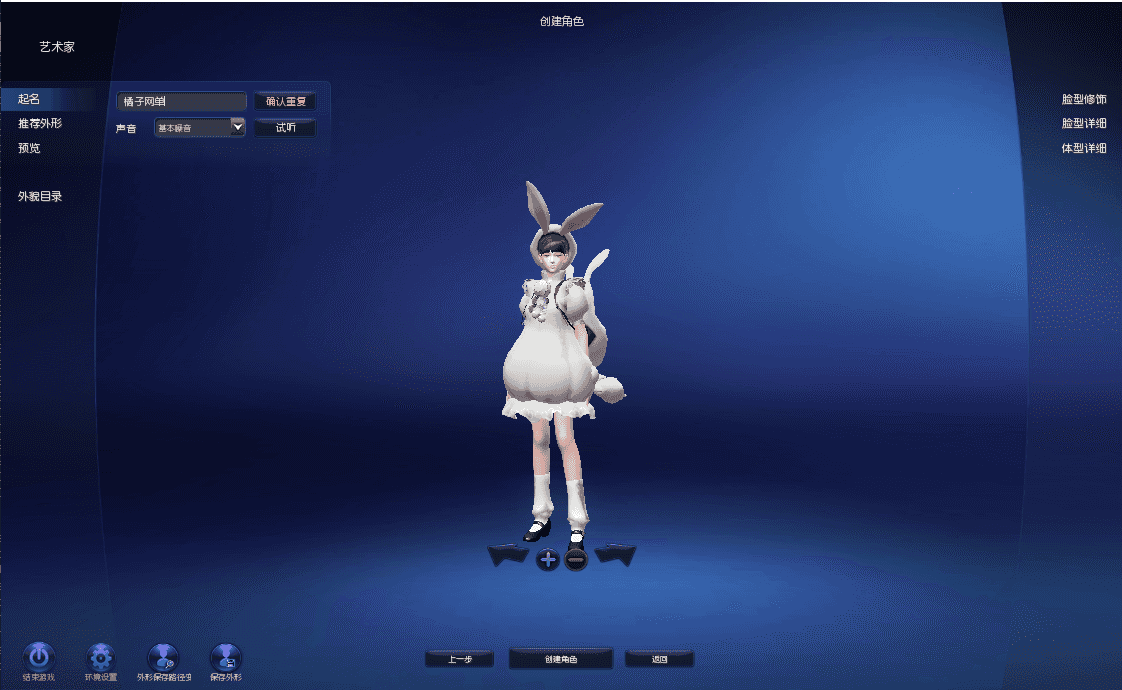Zoom out with the minus button

click(576, 559)
